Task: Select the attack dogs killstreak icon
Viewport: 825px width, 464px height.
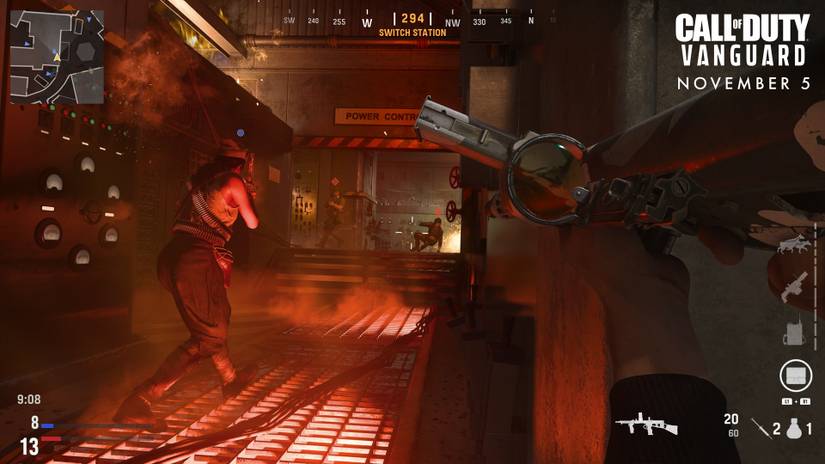Action: tap(794, 242)
